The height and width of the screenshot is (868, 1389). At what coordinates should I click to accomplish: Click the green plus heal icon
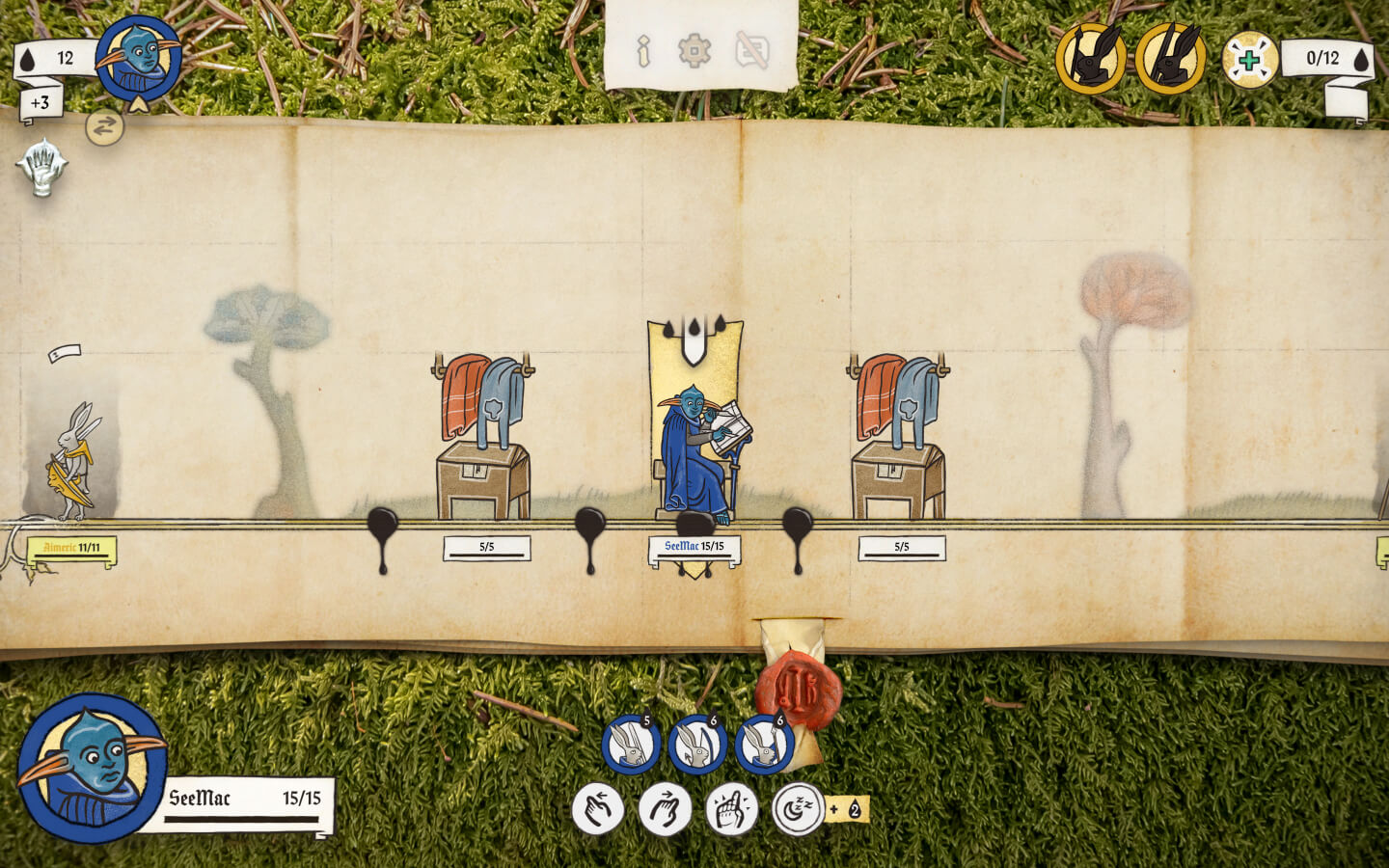click(x=1249, y=60)
